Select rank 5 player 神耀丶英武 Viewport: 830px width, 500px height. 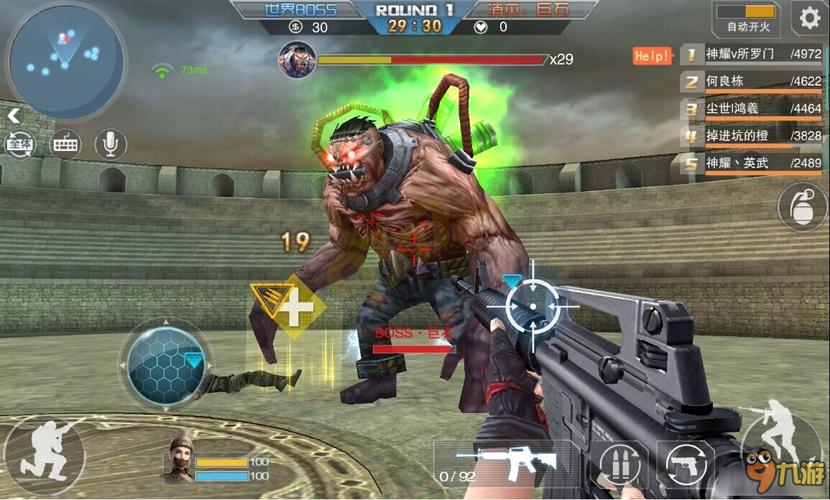(752, 162)
